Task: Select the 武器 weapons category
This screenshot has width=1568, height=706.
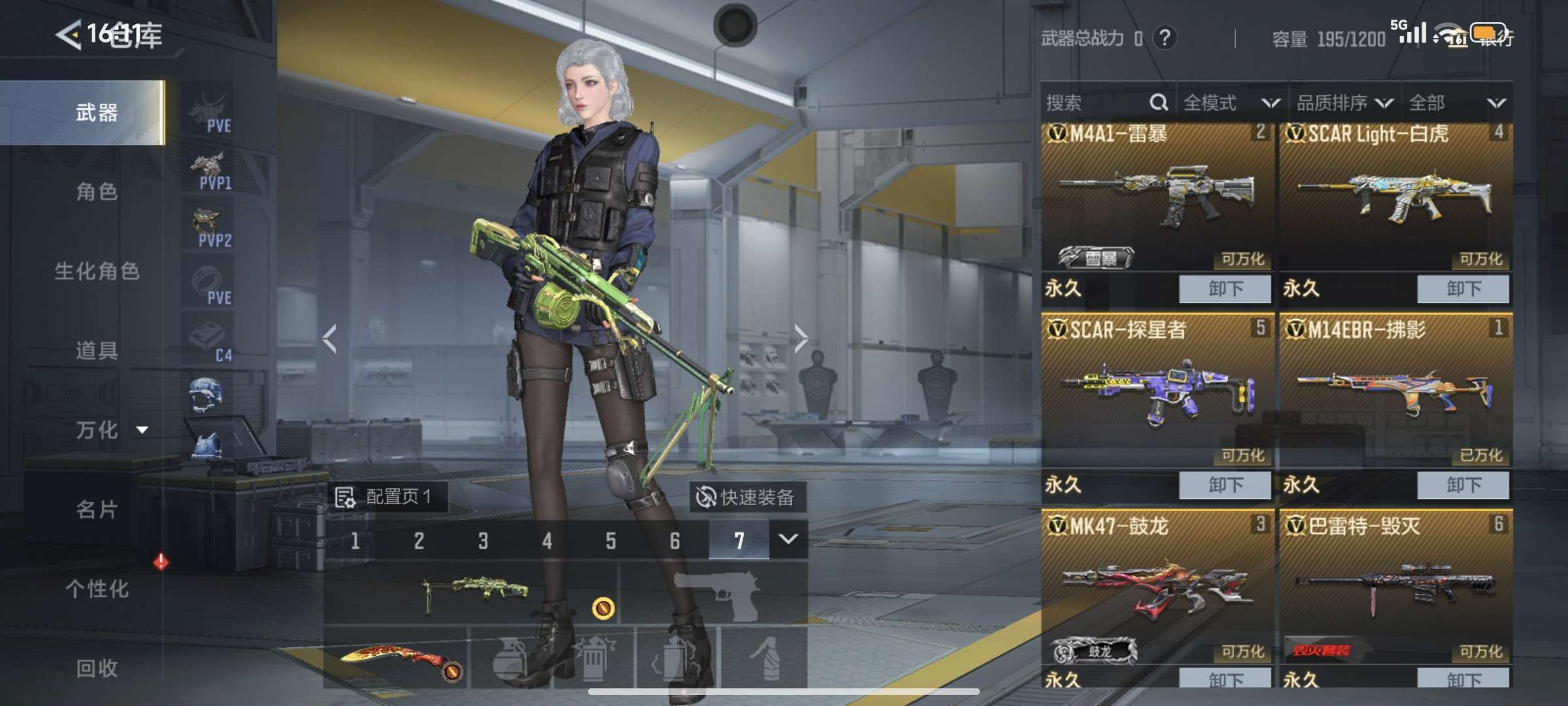Action: click(x=96, y=112)
